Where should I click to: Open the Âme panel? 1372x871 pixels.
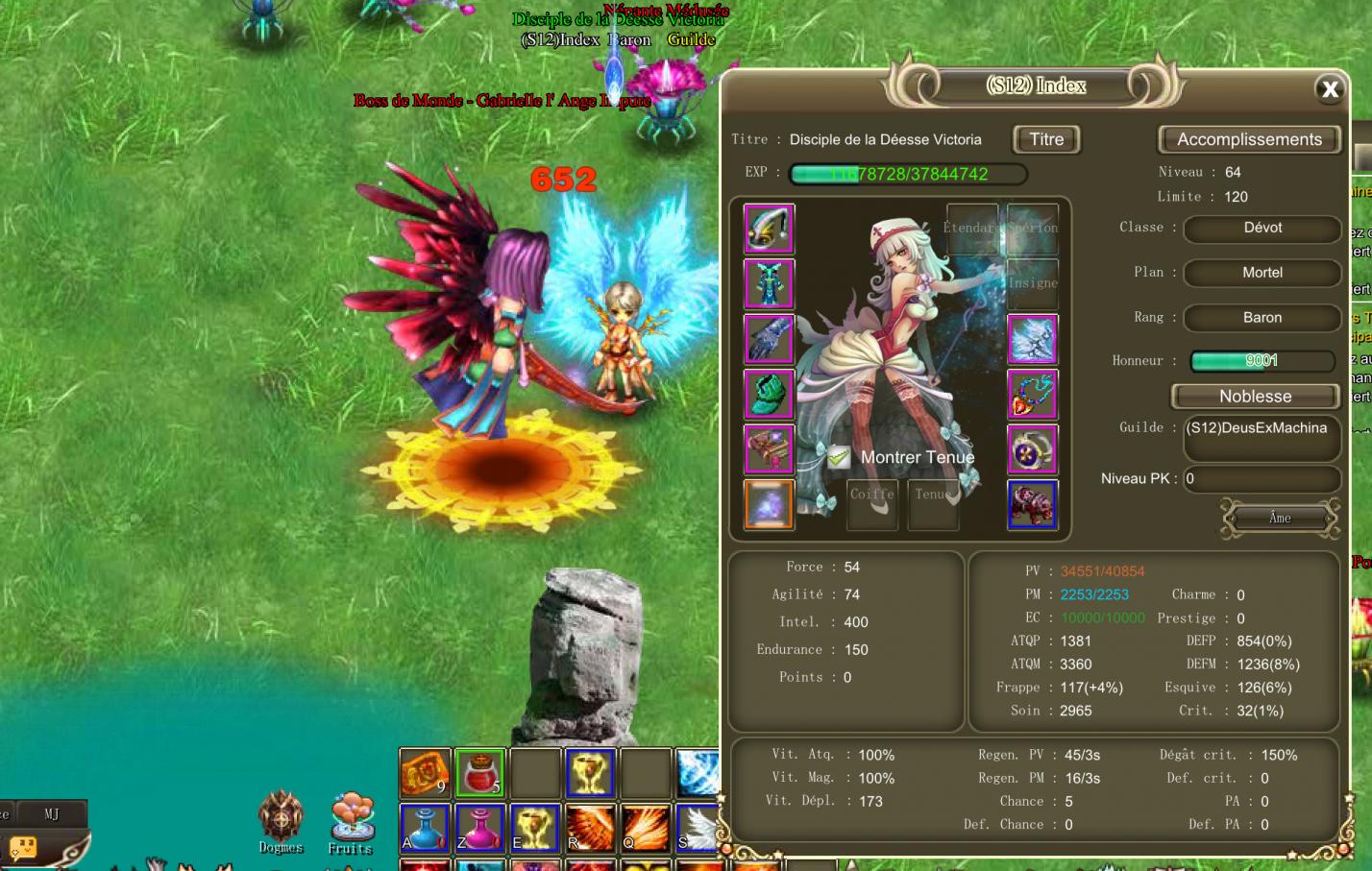click(x=1280, y=518)
